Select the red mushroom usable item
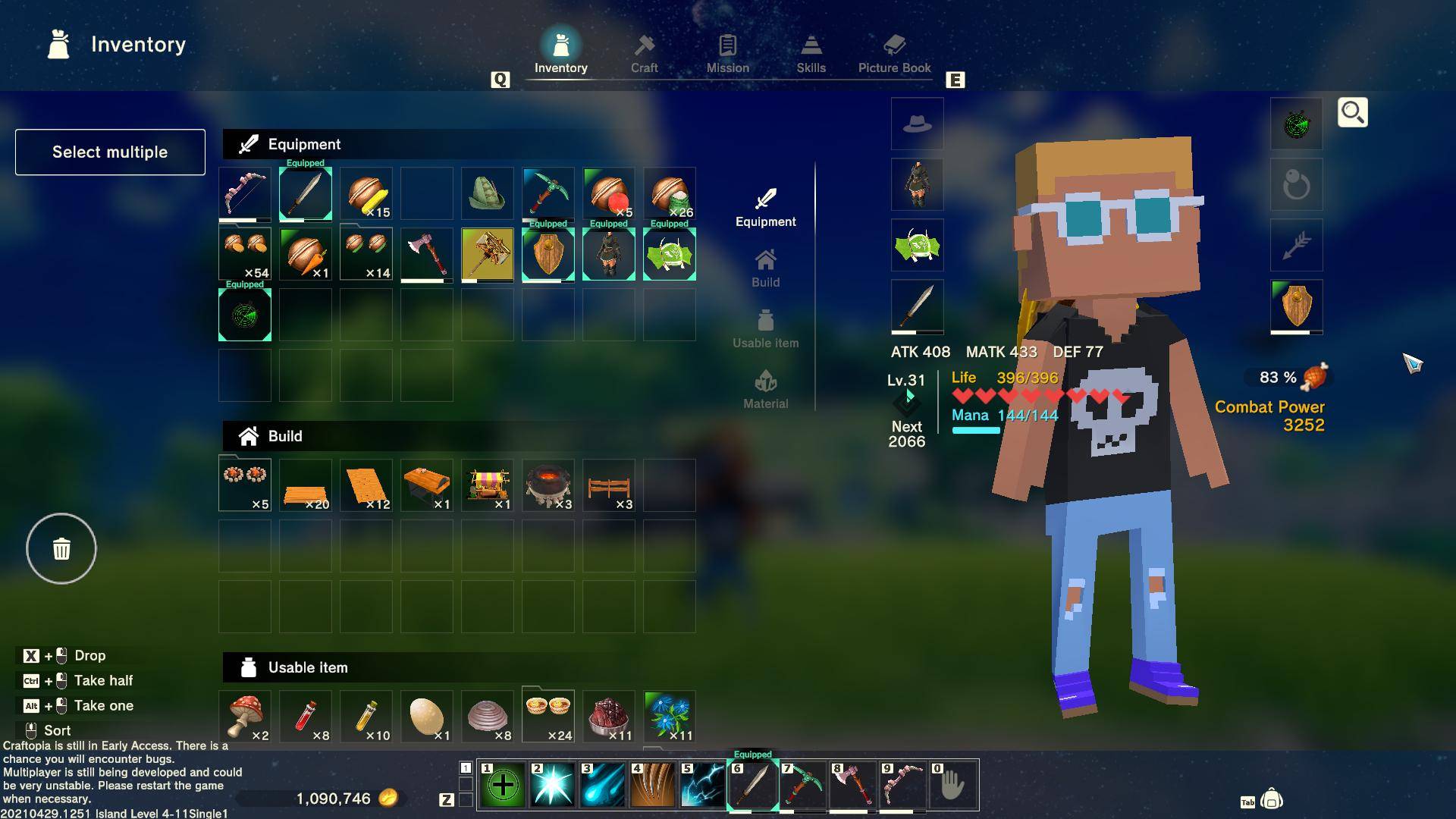Viewport: 1456px width, 819px height. coord(244,716)
